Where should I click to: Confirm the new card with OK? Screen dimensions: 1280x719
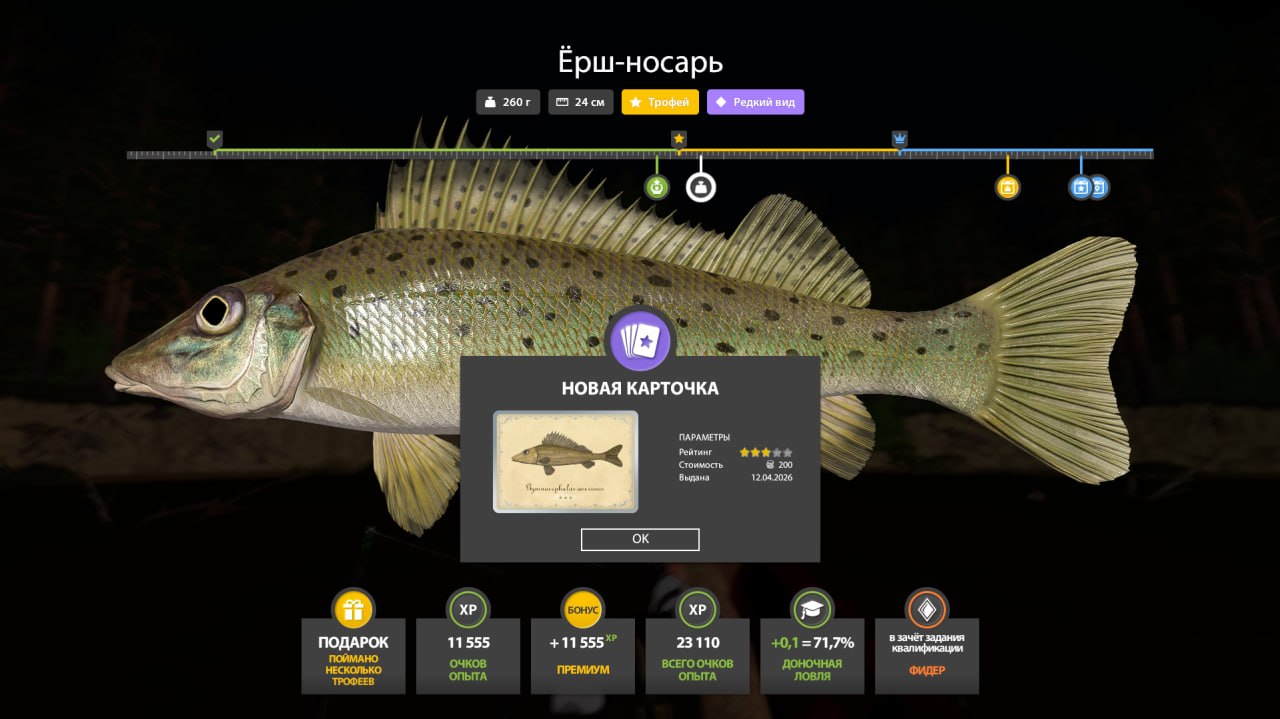(640, 539)
